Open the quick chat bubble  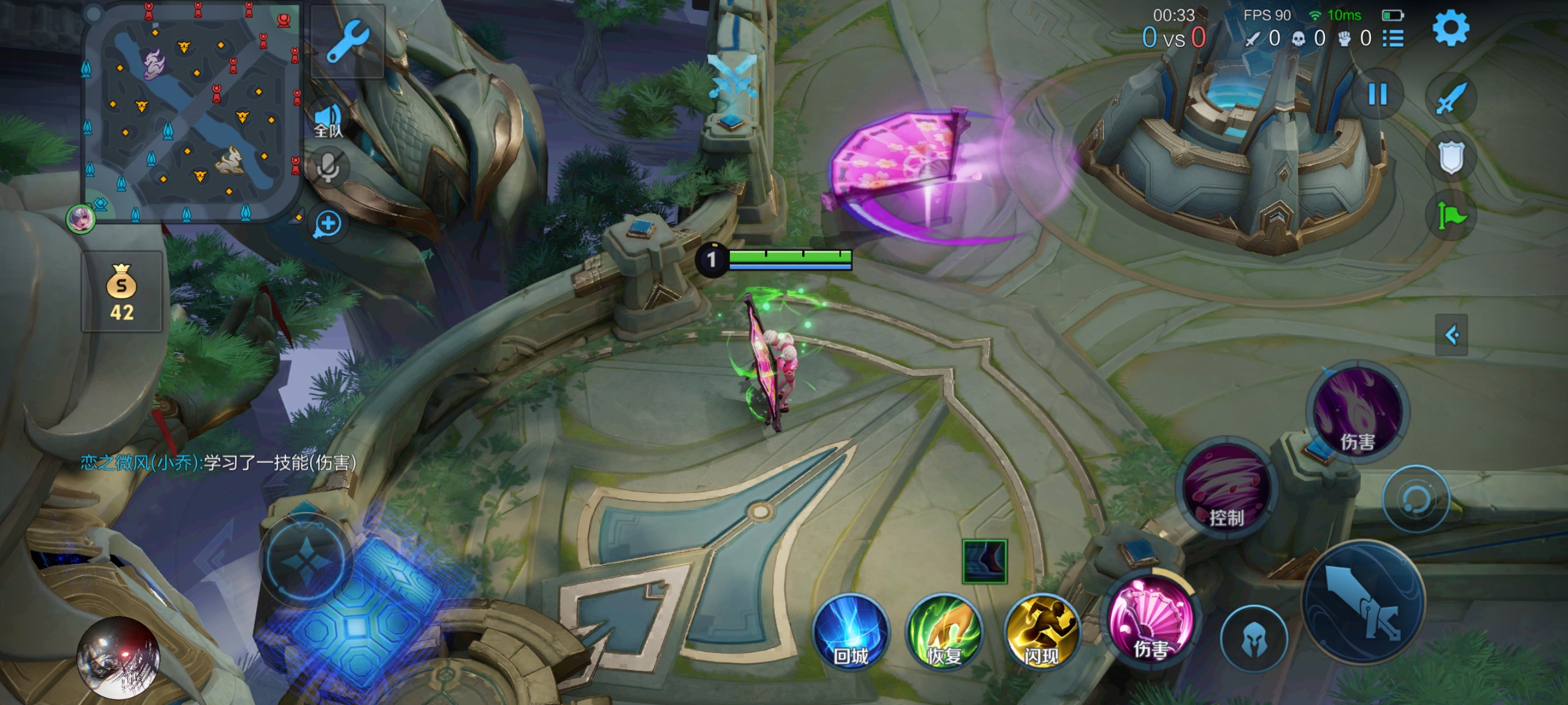tap(328, 224)
